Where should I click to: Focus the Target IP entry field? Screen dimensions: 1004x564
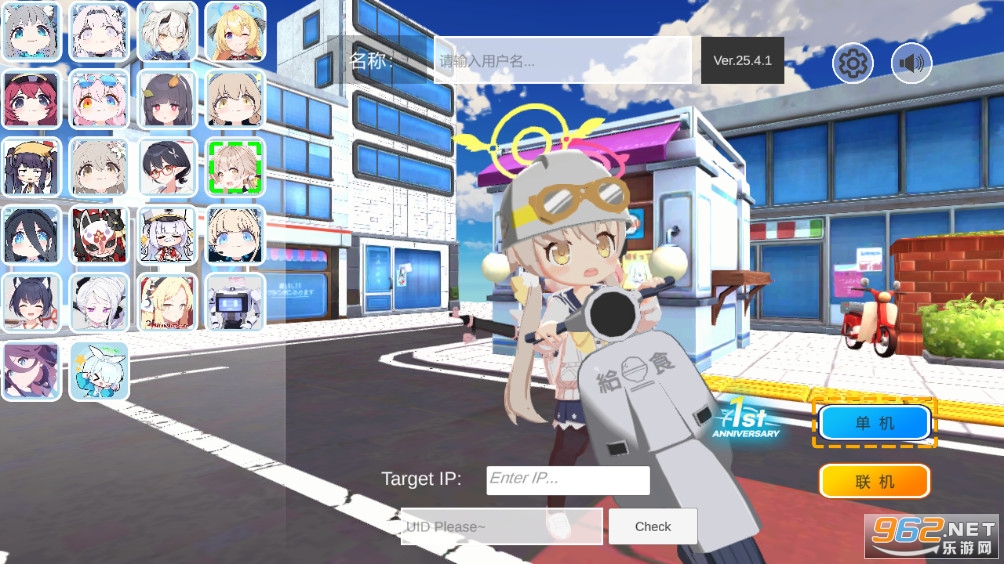click(x=567, y=479)
